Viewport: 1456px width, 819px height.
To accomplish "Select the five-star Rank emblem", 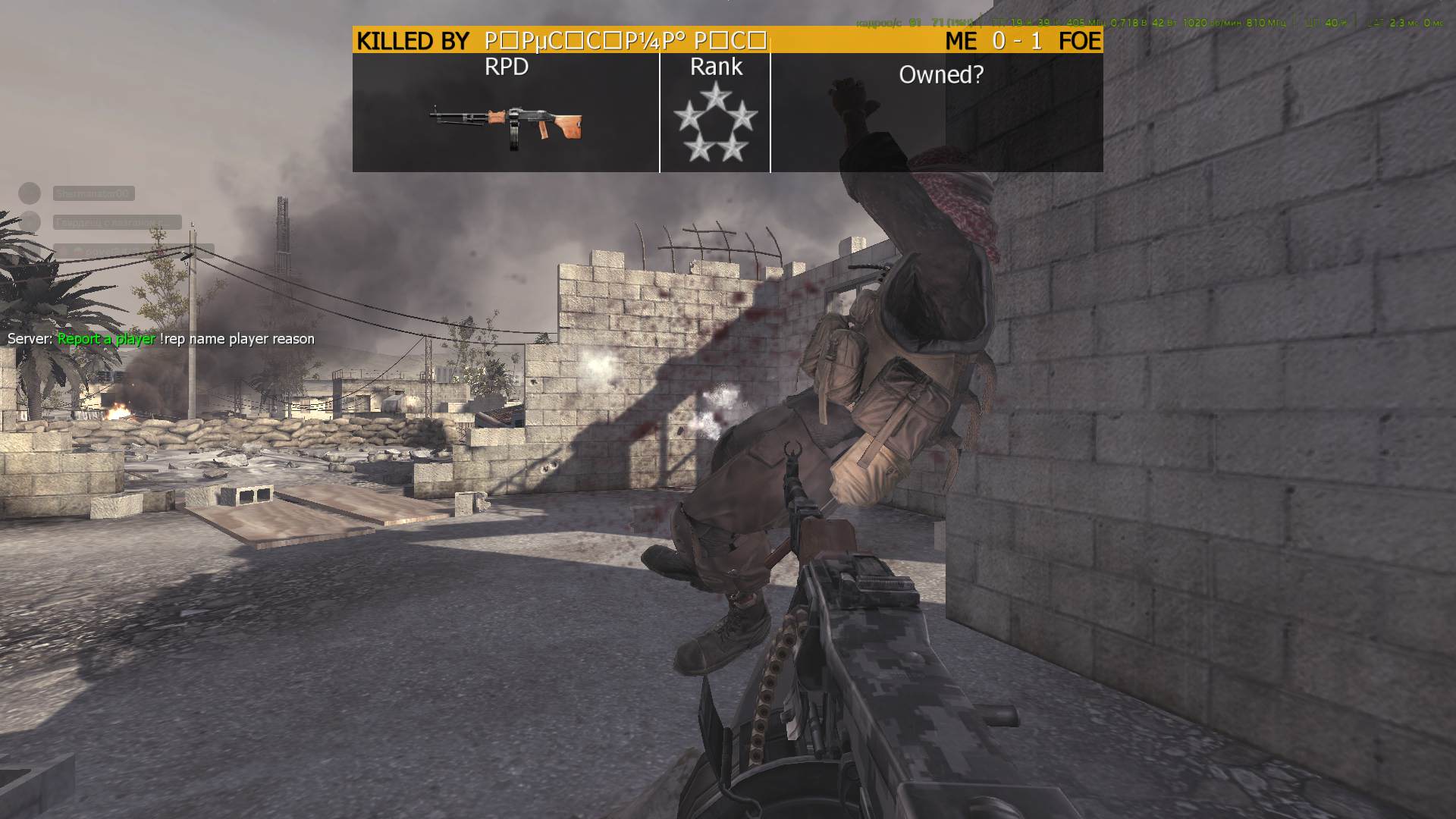I will 715,123.
